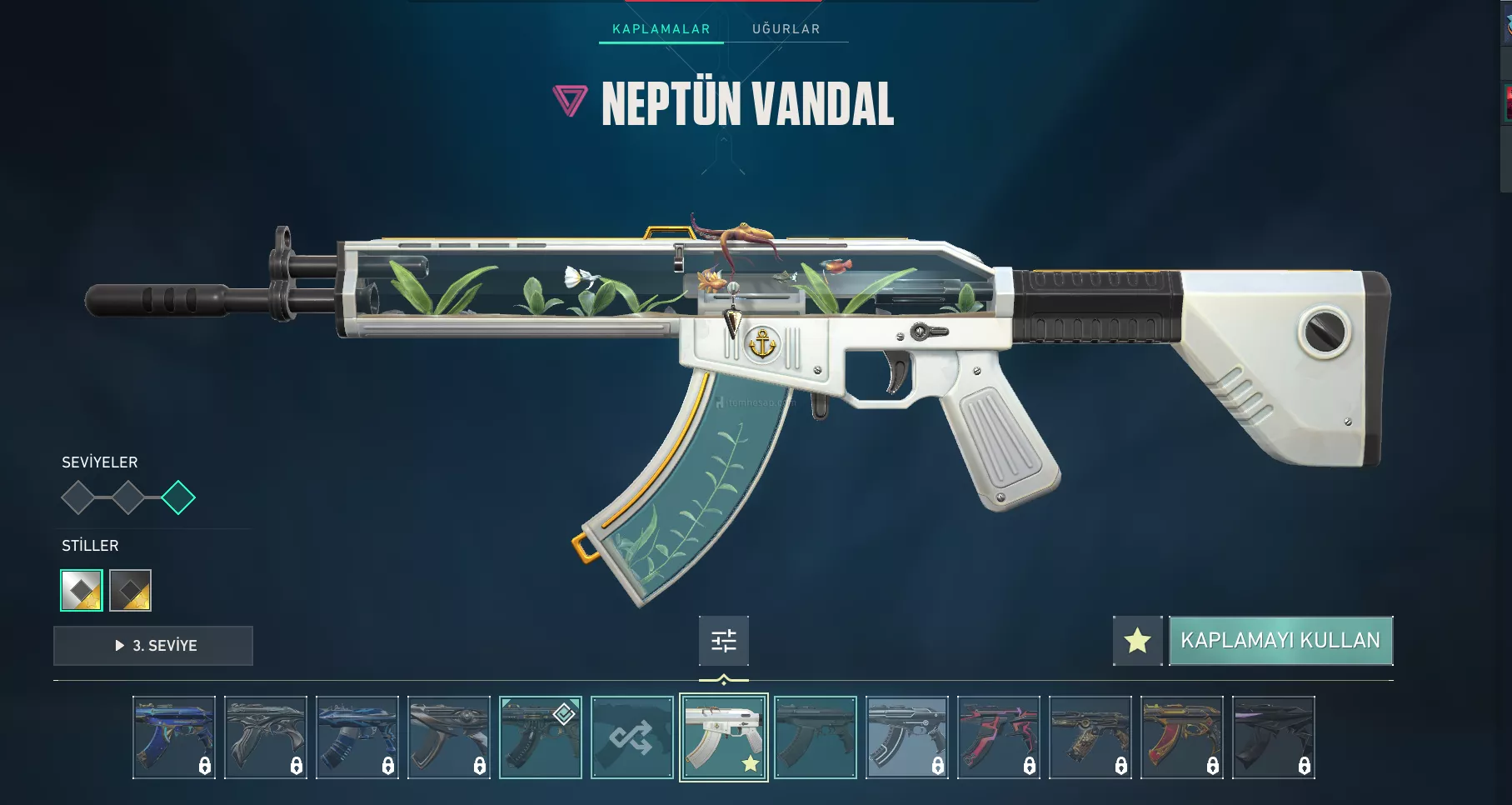Select the white Neptün Vandal thumbnail
The height and width of the screenshot is (805, 1512).
[x=723, y=737]
